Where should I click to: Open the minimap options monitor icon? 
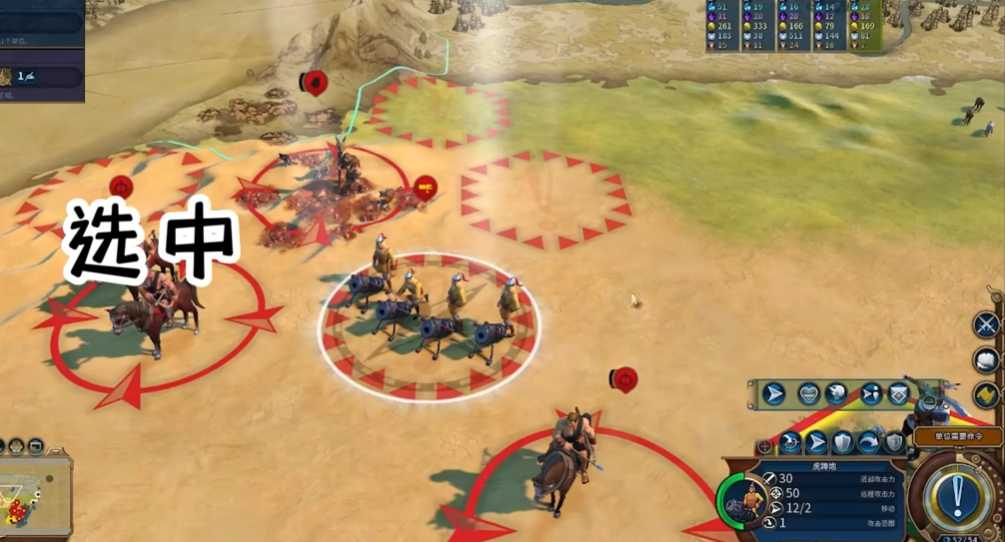click(37, 446)
